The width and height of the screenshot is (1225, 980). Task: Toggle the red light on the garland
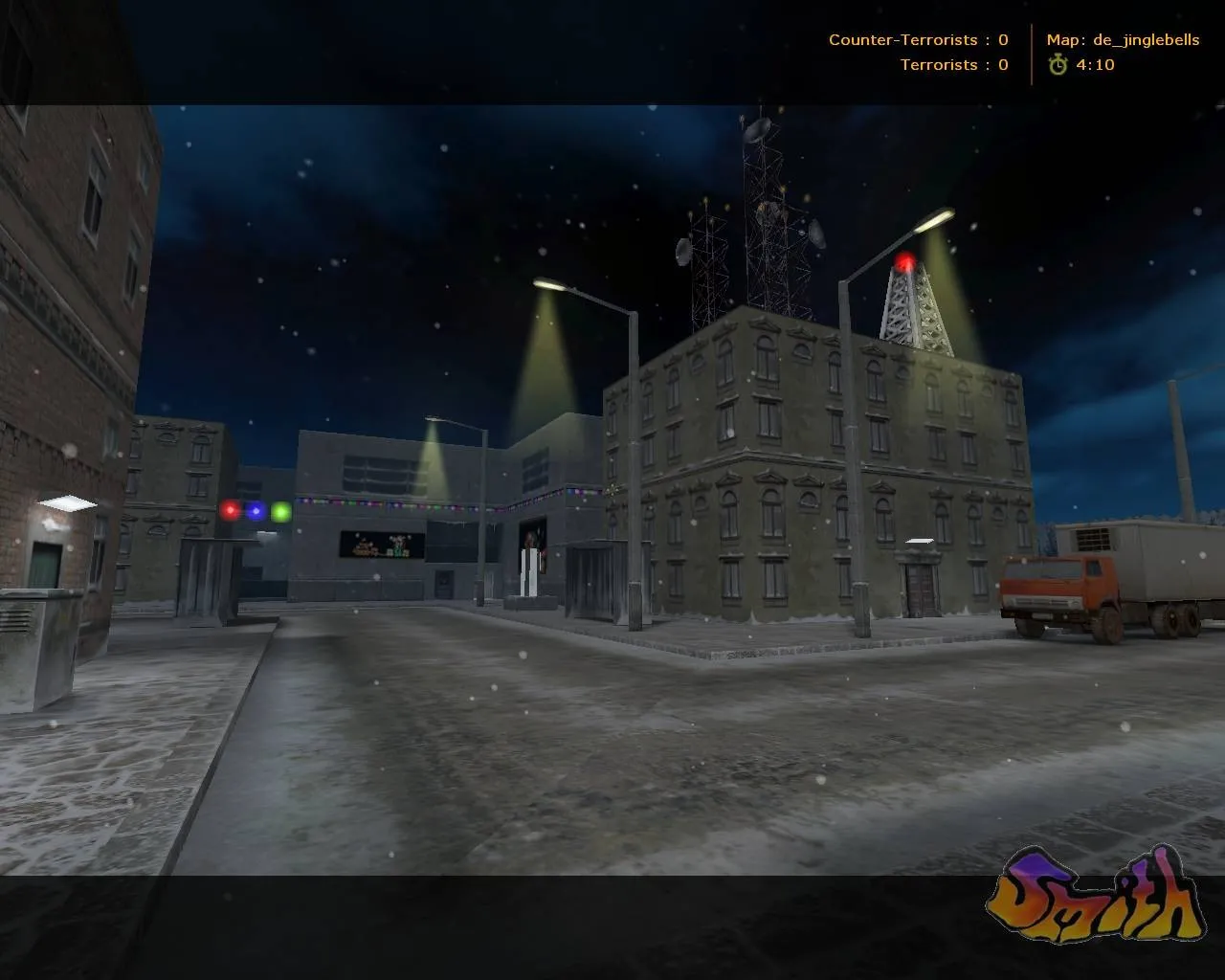(229, 511)
